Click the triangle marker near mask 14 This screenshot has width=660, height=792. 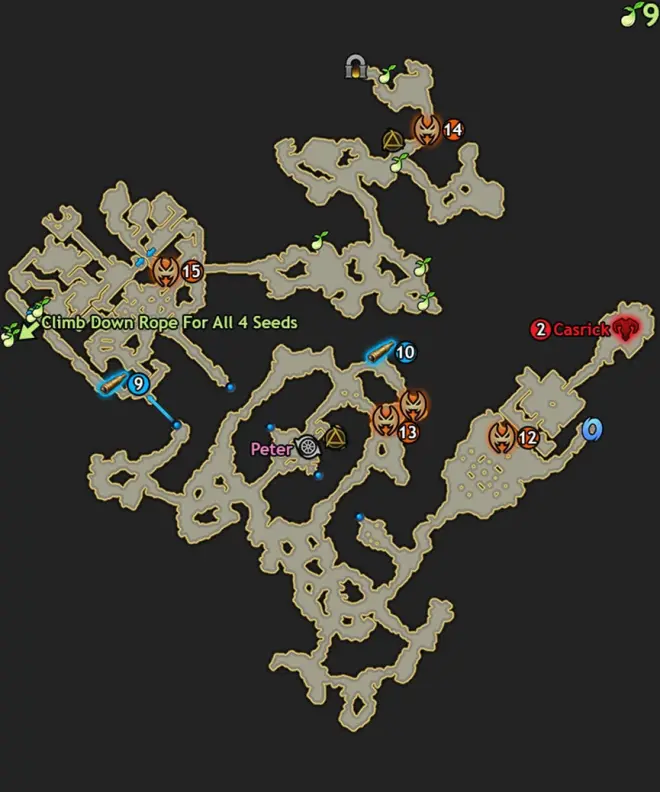coord(393,140)
